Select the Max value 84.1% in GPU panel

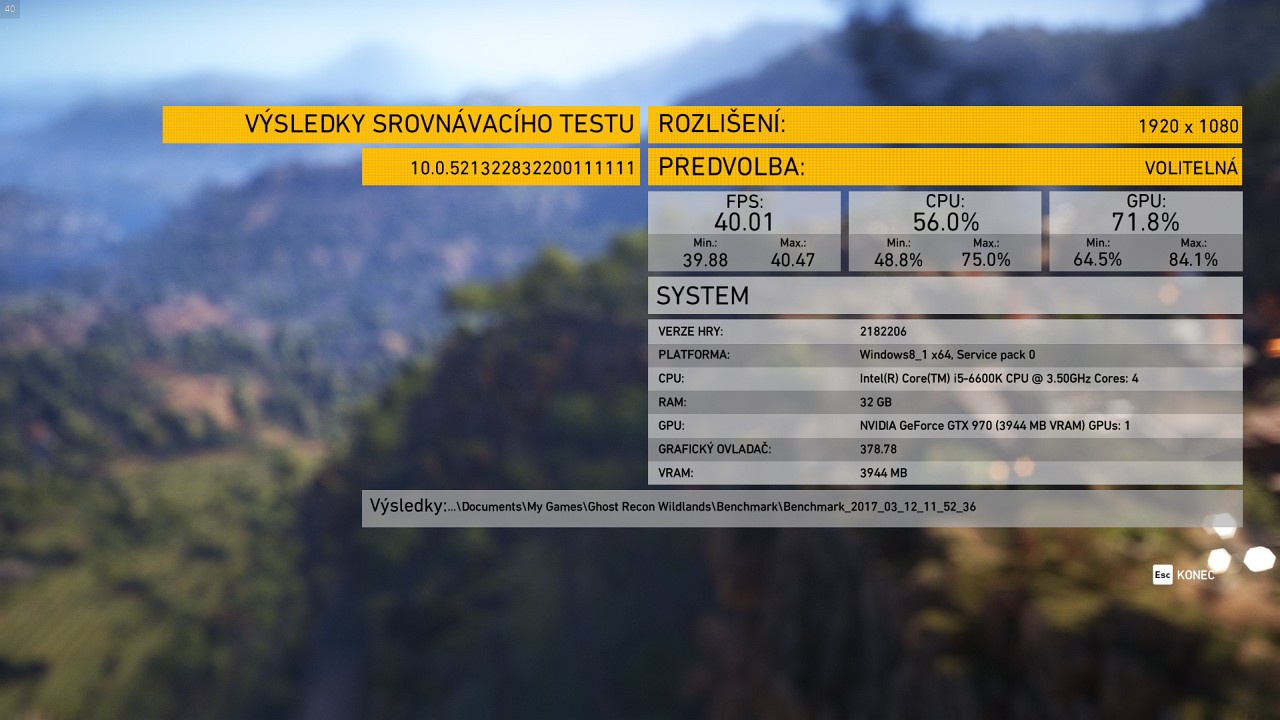click(x=1194, y=260)
